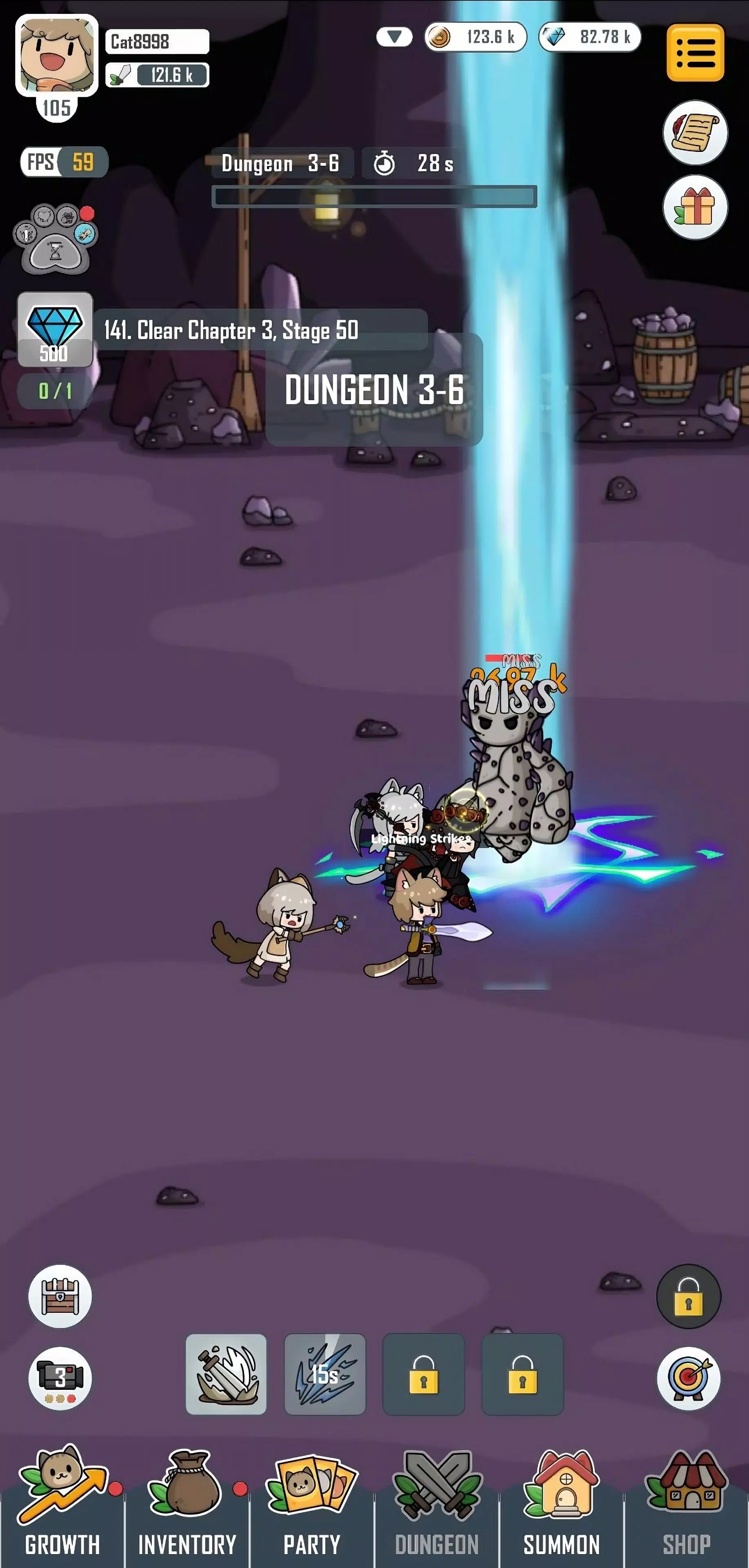Open the gift box rewards icon
Viewport: 749px width, 1568px height.
coord(696,207)
